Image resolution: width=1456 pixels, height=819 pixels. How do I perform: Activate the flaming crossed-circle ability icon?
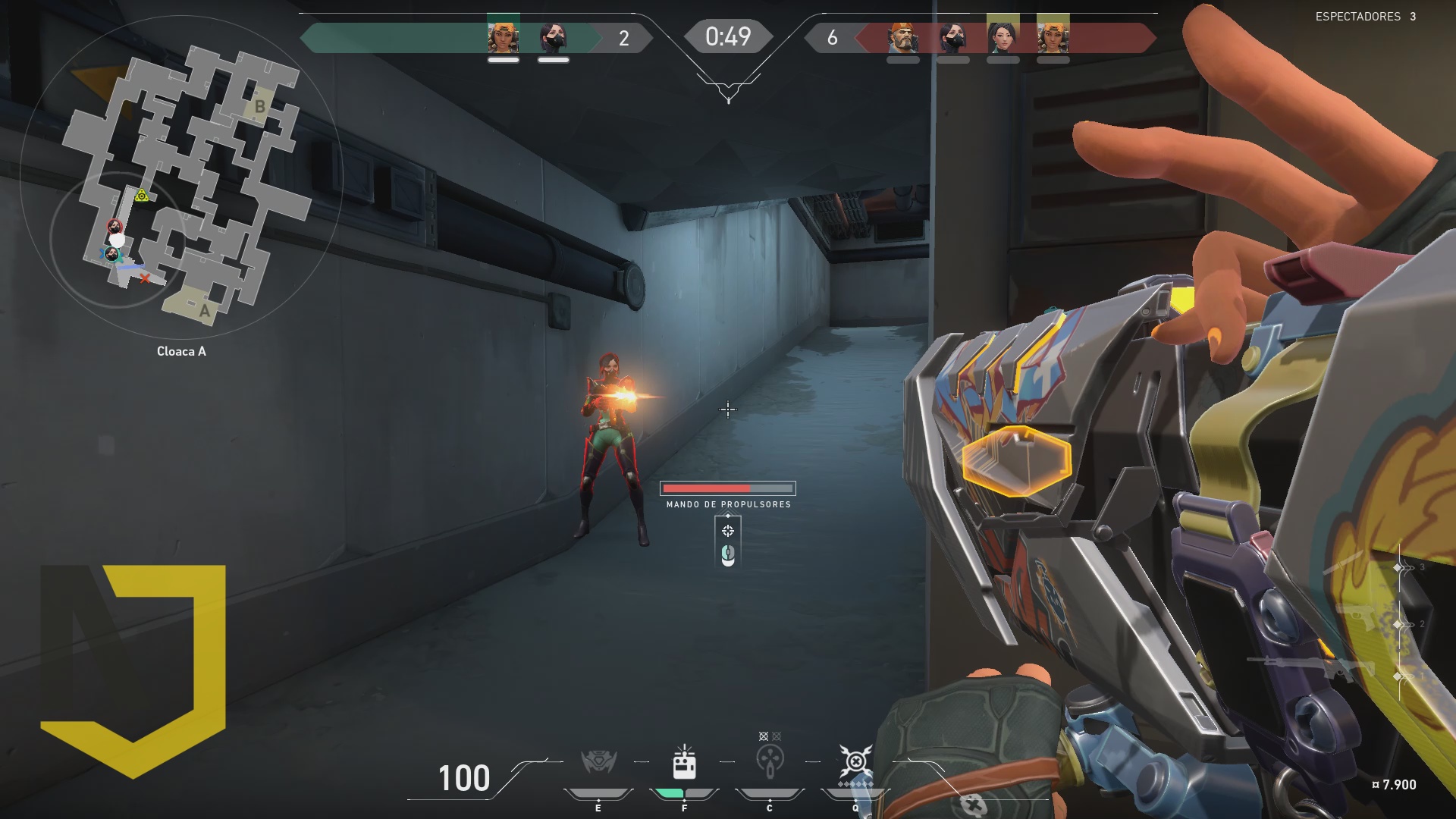point(855,761)
